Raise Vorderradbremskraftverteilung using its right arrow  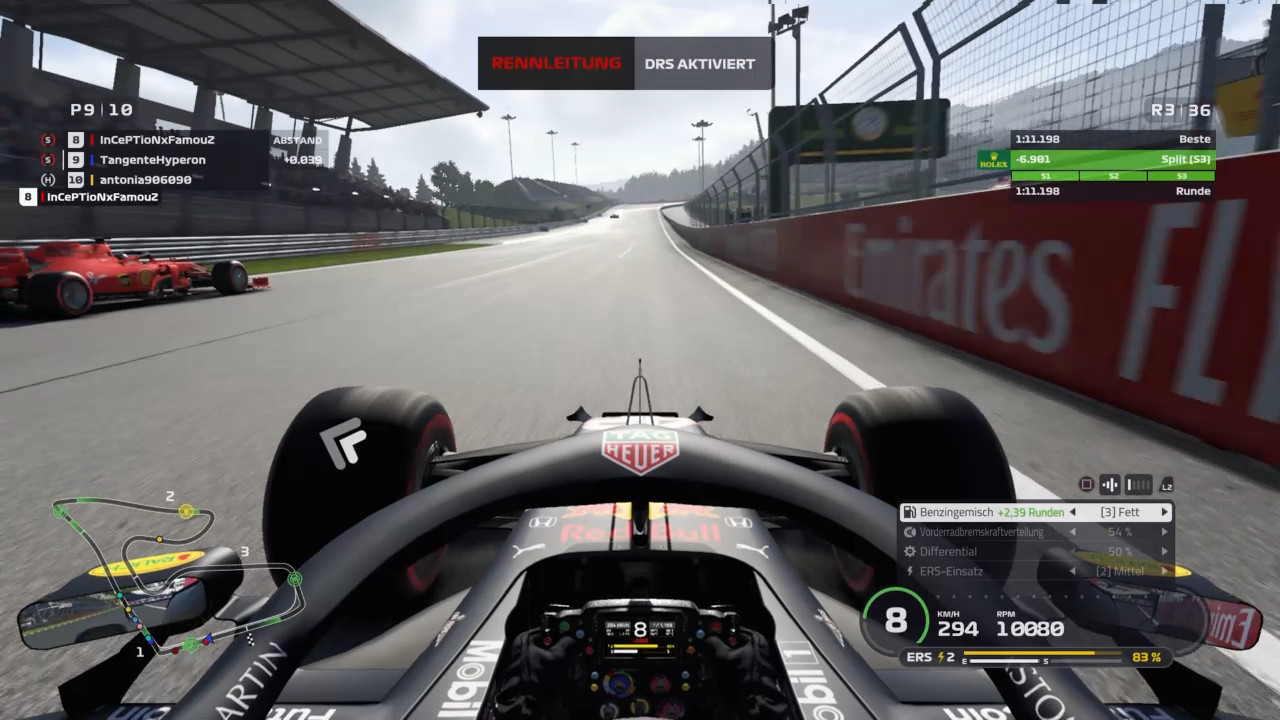pyautogui.click(x=1164, y=532)
